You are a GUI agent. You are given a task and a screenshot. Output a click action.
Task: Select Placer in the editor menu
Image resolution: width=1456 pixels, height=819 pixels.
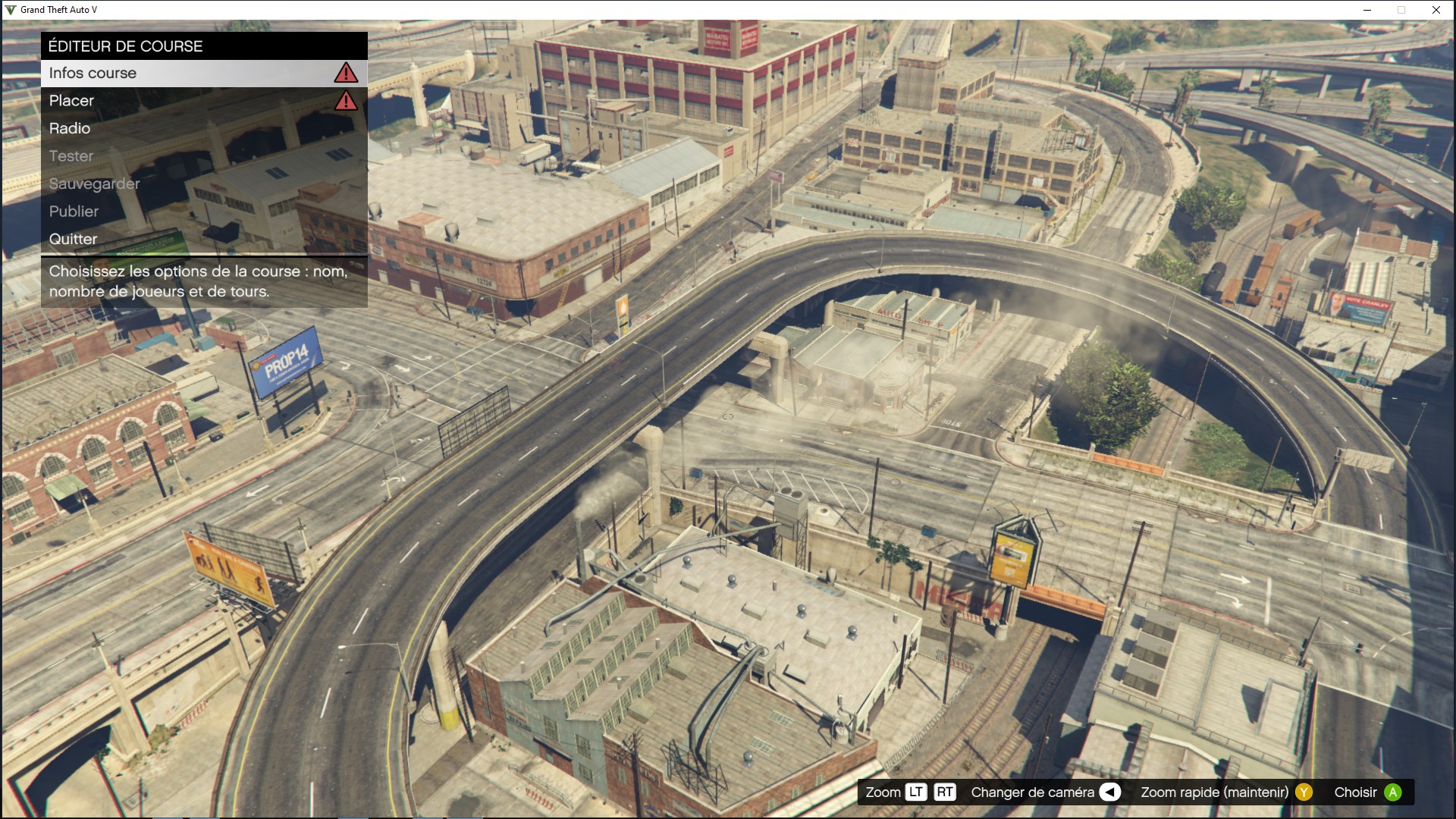(x=71, y=100)
